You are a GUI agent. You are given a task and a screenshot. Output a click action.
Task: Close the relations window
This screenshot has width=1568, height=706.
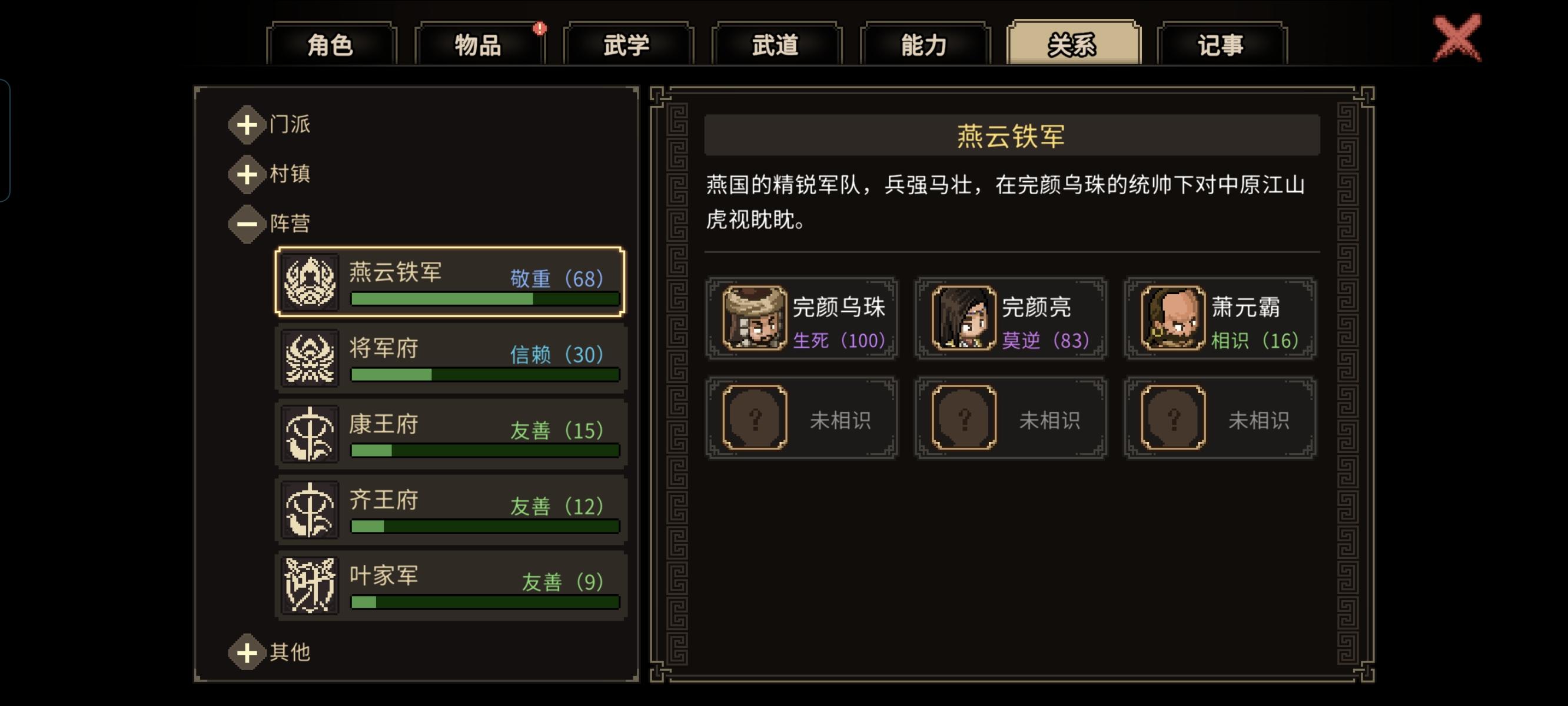[1456, 36]
